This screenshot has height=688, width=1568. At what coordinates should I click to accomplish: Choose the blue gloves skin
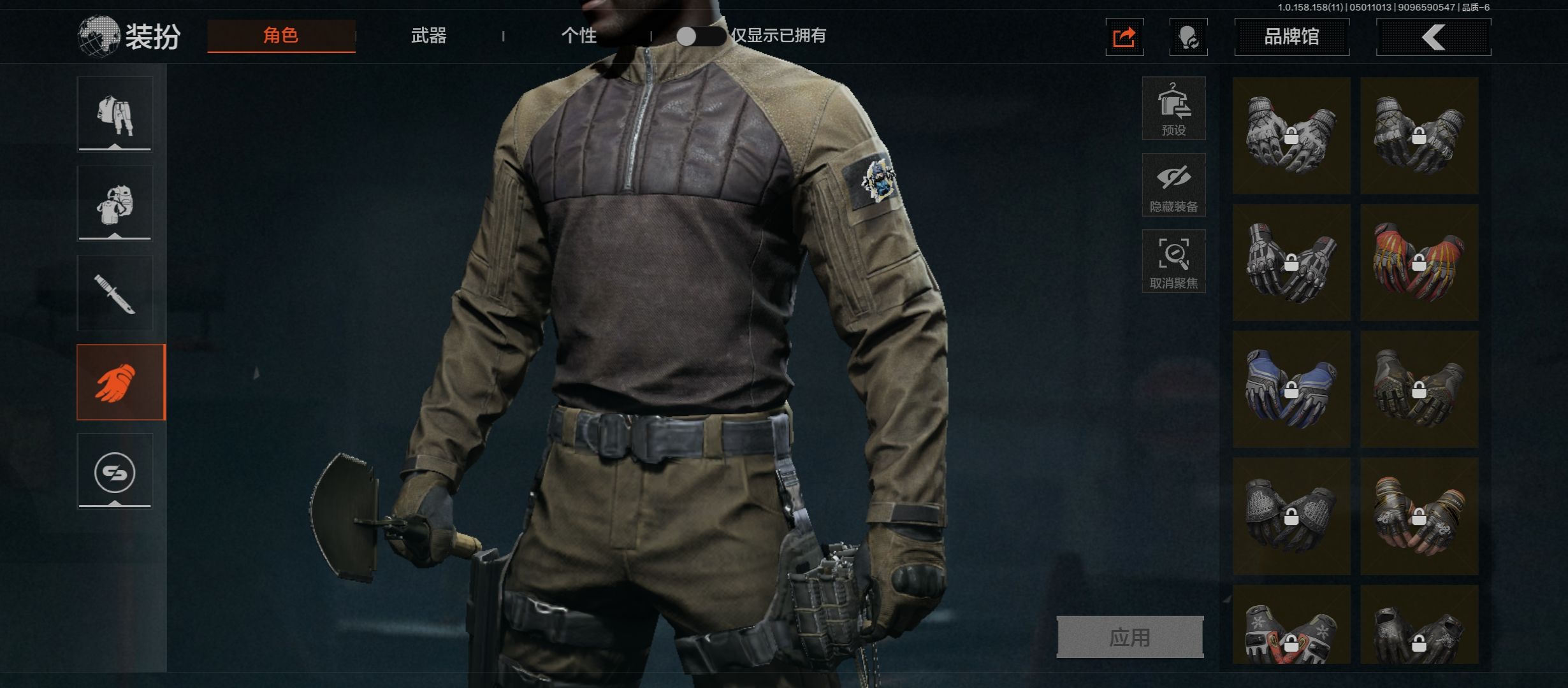[1291, 389]
